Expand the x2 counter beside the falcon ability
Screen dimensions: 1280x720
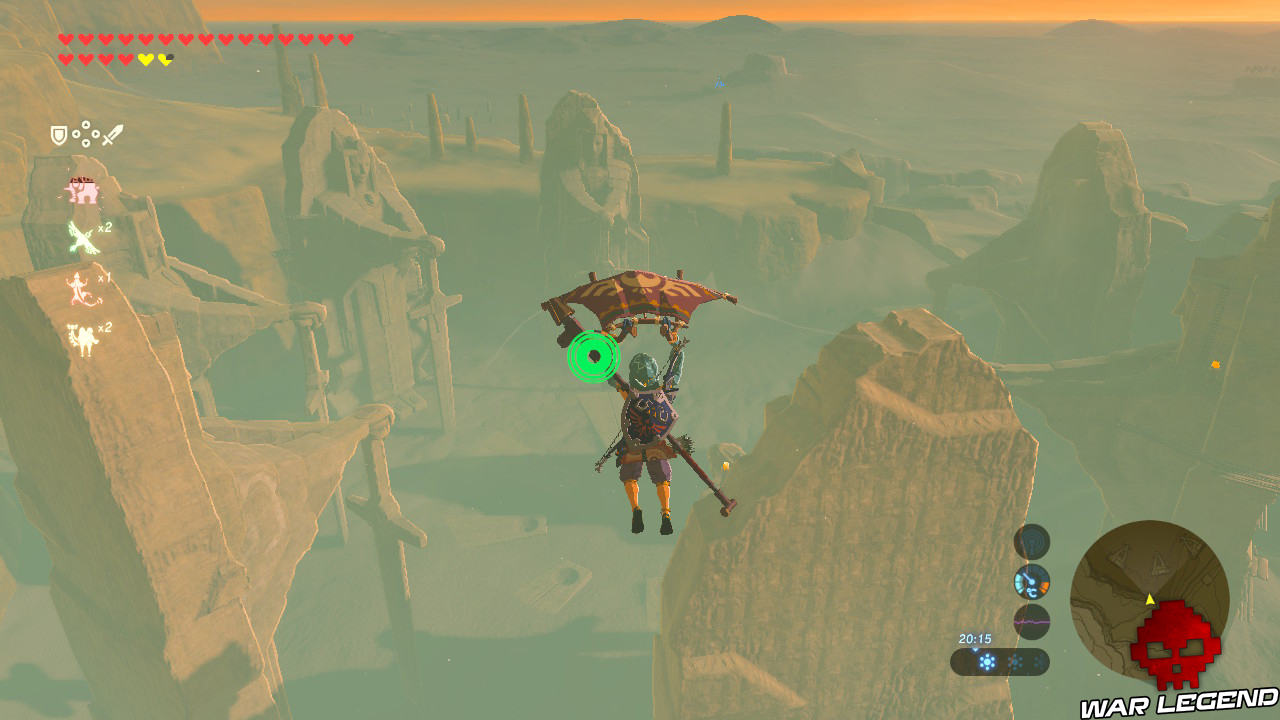click(x=104, y=228)
